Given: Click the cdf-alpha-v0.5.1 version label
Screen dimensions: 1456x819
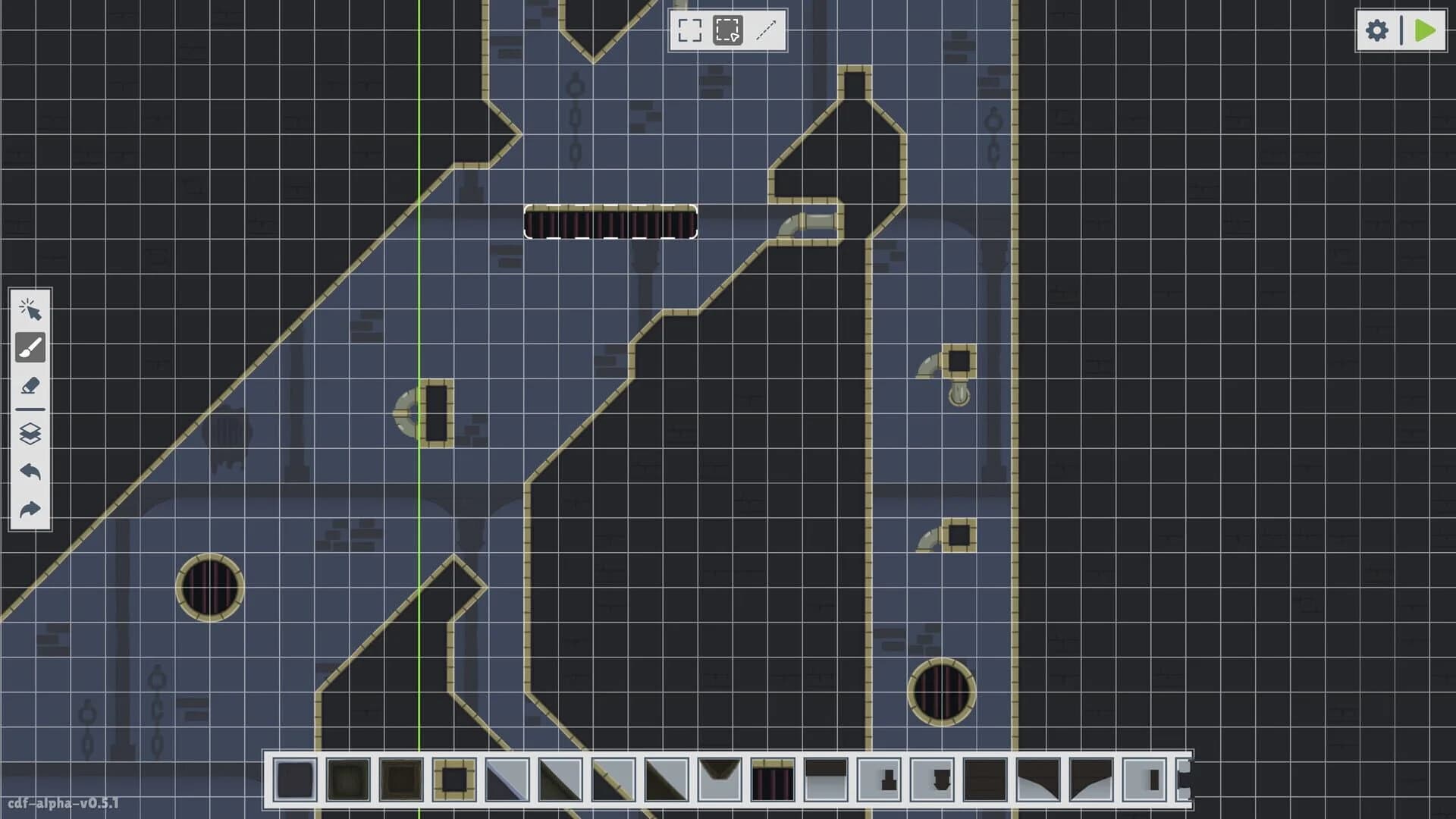Looking at the screenshot, I should pos(64,802).
